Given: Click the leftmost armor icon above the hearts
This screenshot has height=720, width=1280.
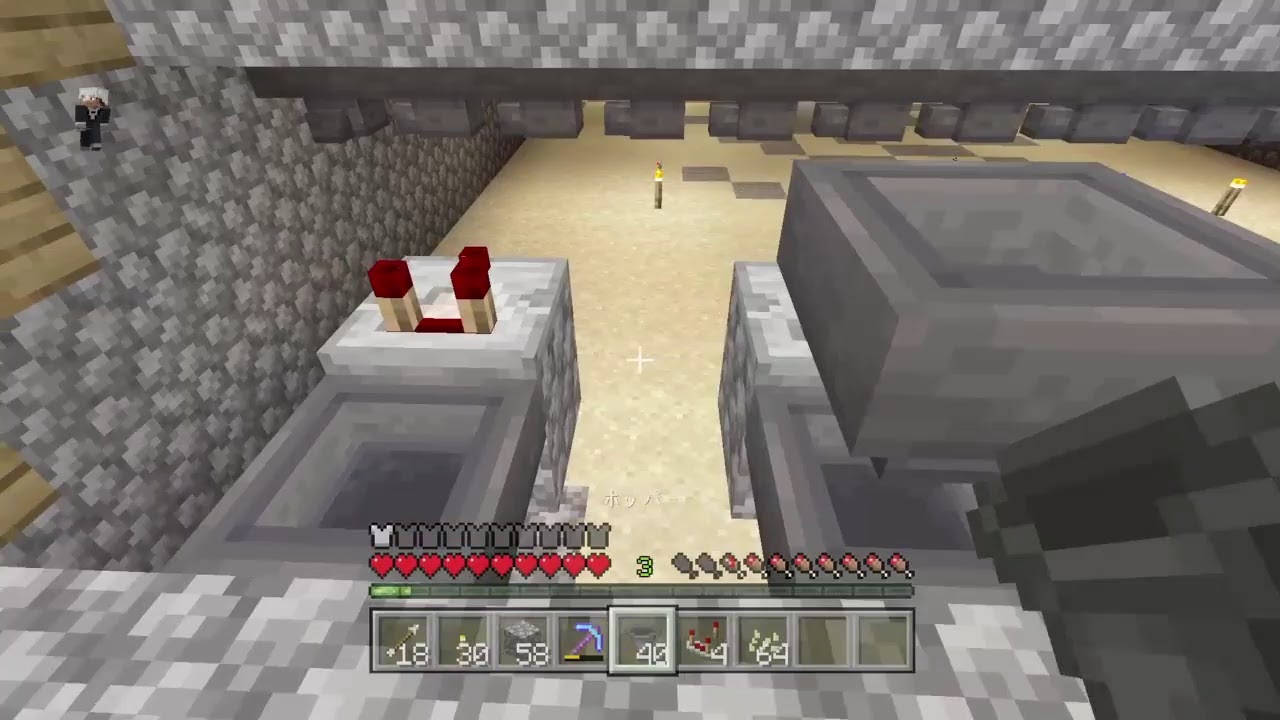Looking at the screenshot, I should click(x=381, y=537).
